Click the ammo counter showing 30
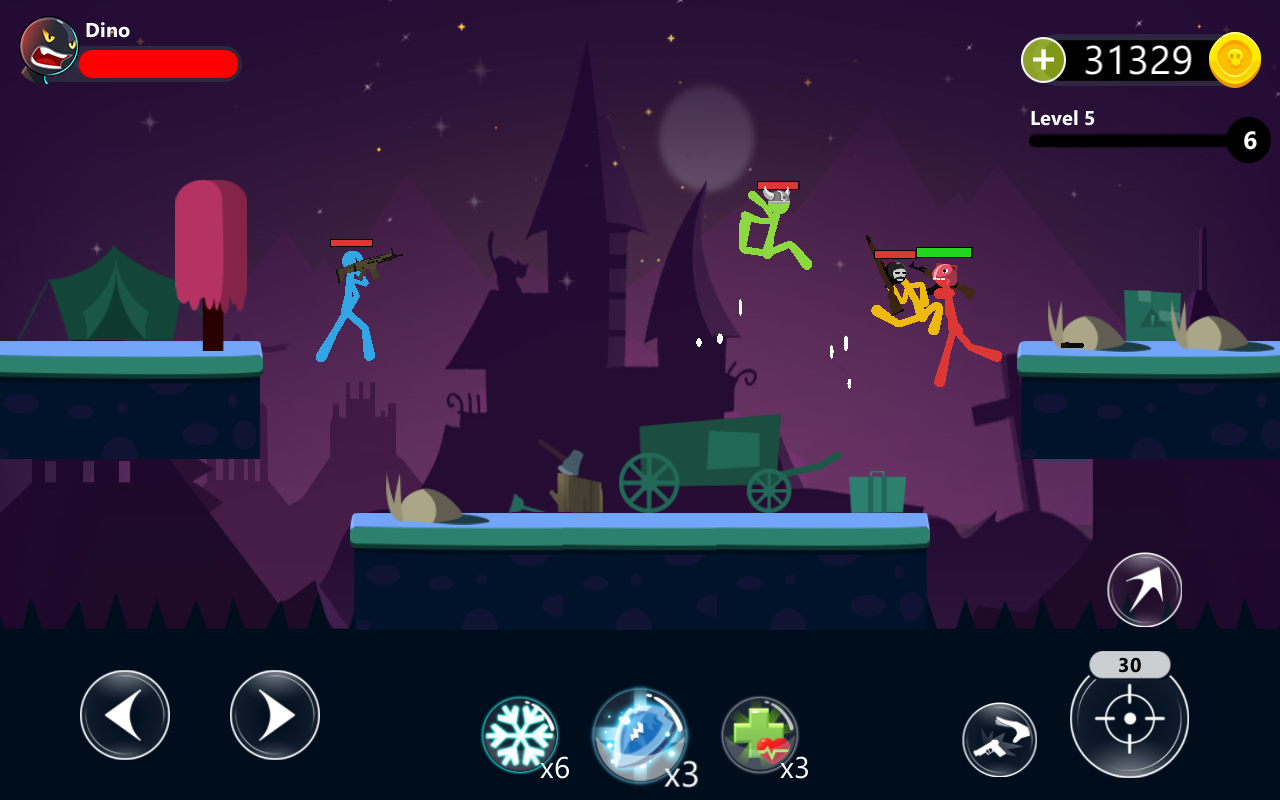The width and height of the screenshot is (1280, 800). tap(1129, 664)
